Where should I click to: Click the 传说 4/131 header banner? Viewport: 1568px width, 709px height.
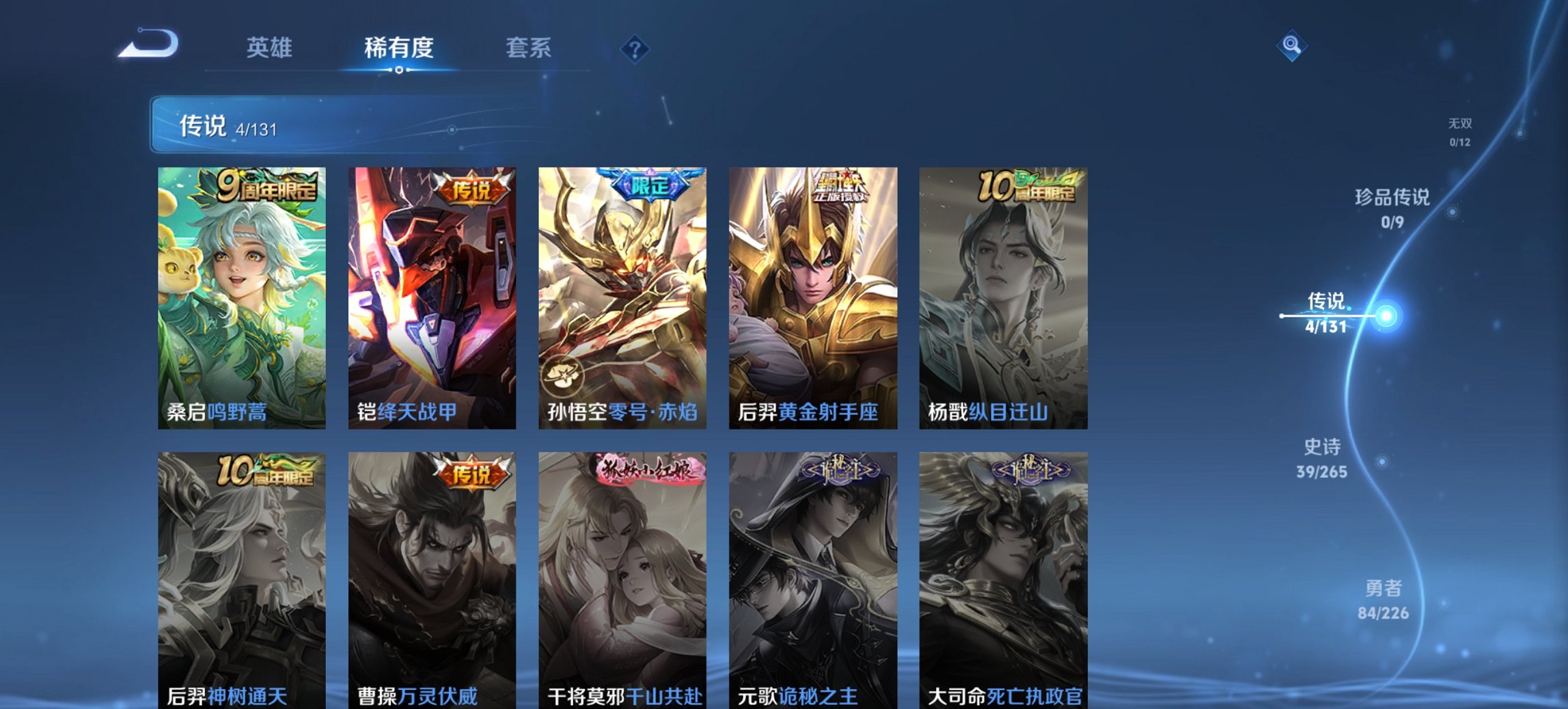(x=225, y=127)
